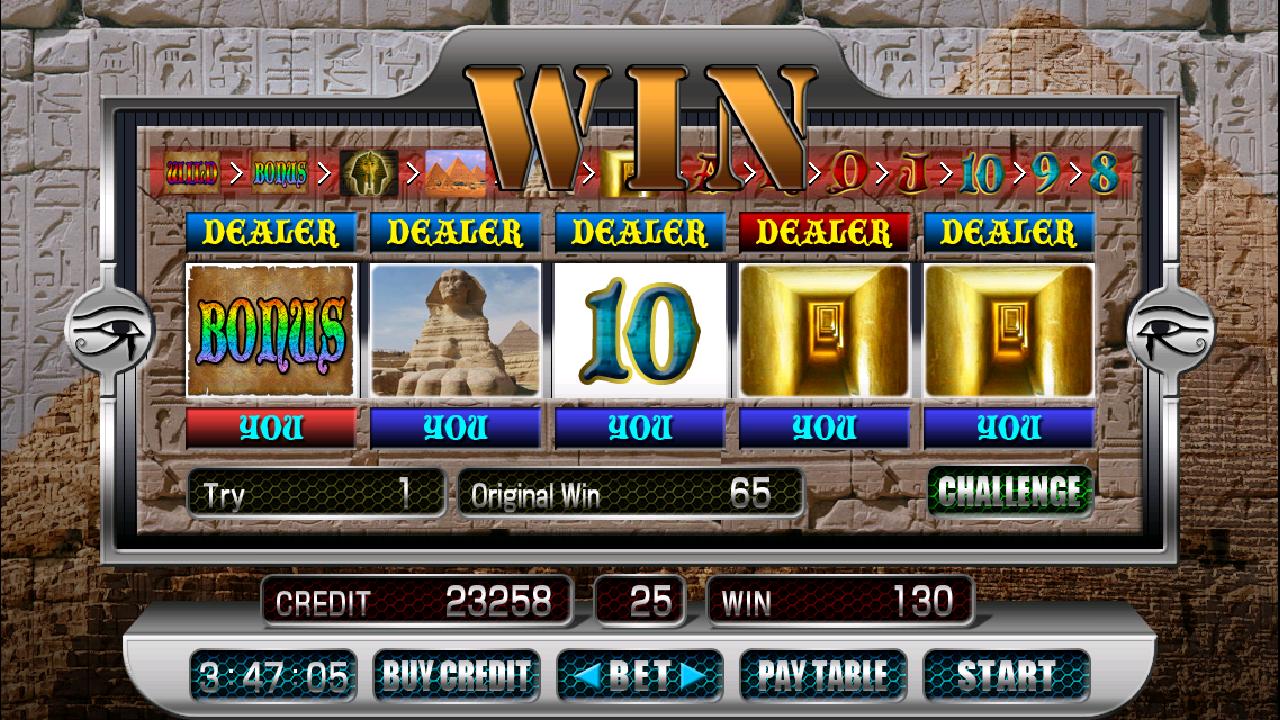1280x720 pixels.
Task: Click the Sphinx symbol on the second reel
Action: [455, 332]
